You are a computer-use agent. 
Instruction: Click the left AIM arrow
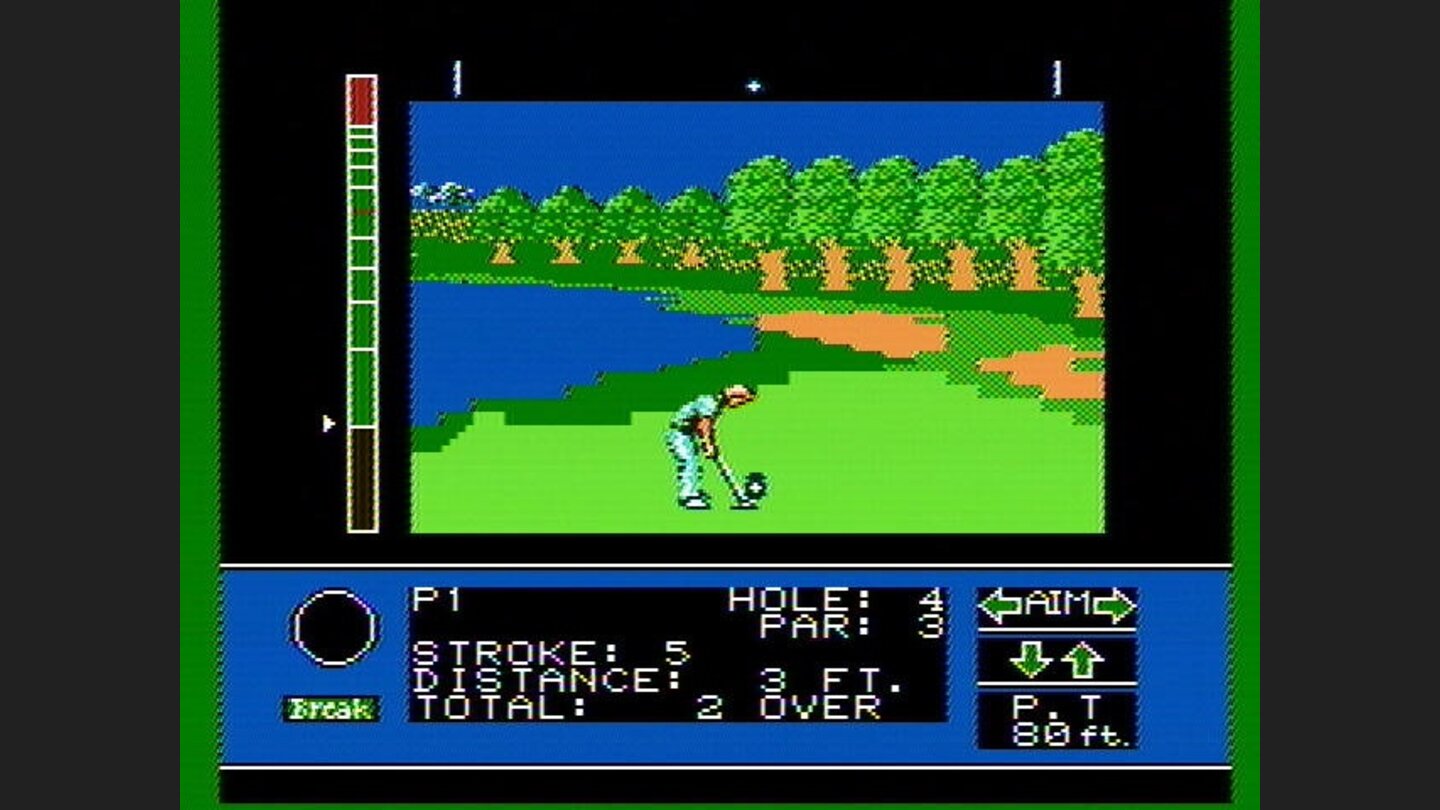tap(998, 603)
